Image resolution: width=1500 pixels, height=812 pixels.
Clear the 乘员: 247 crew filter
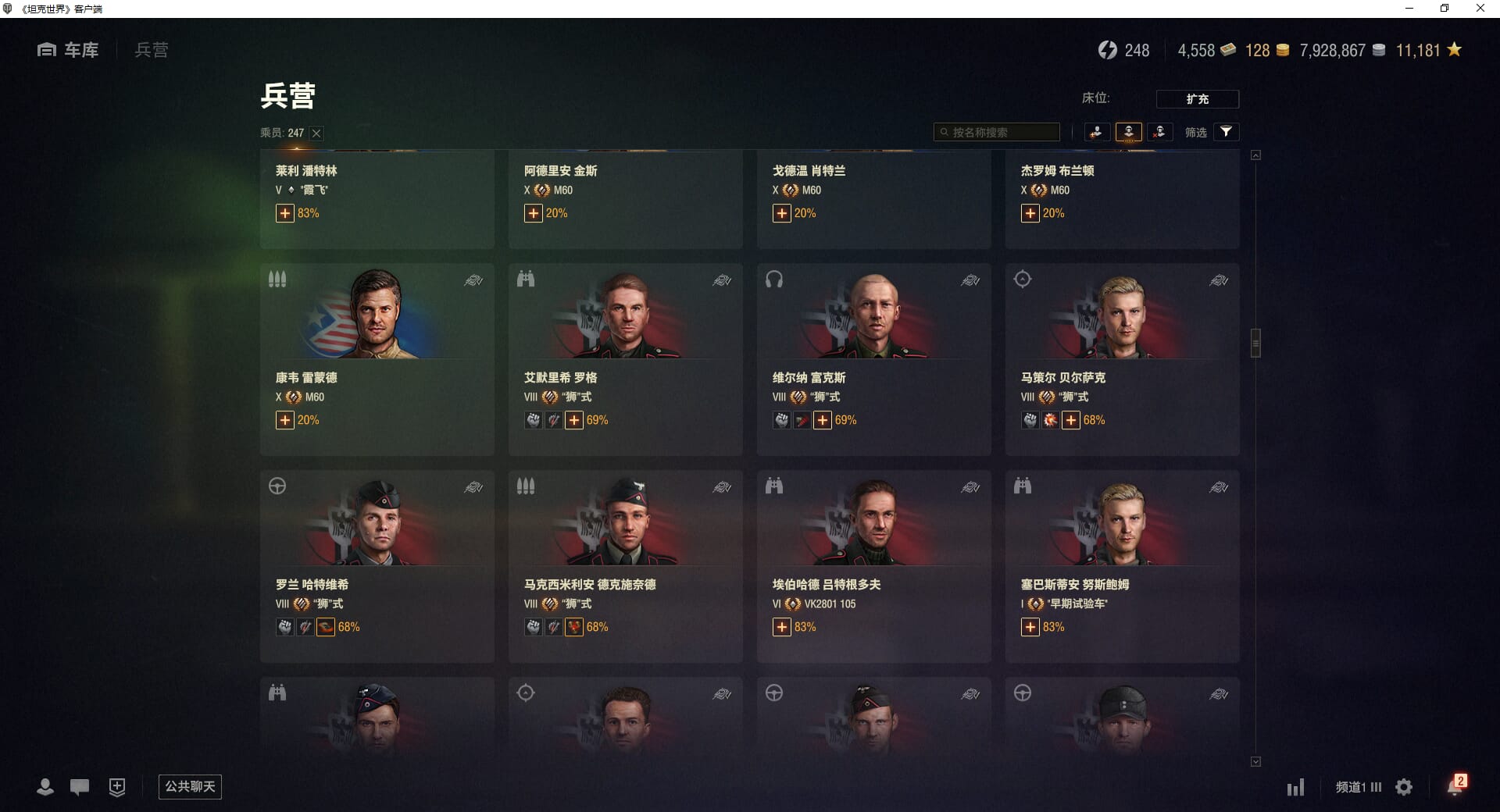[316, 134]
